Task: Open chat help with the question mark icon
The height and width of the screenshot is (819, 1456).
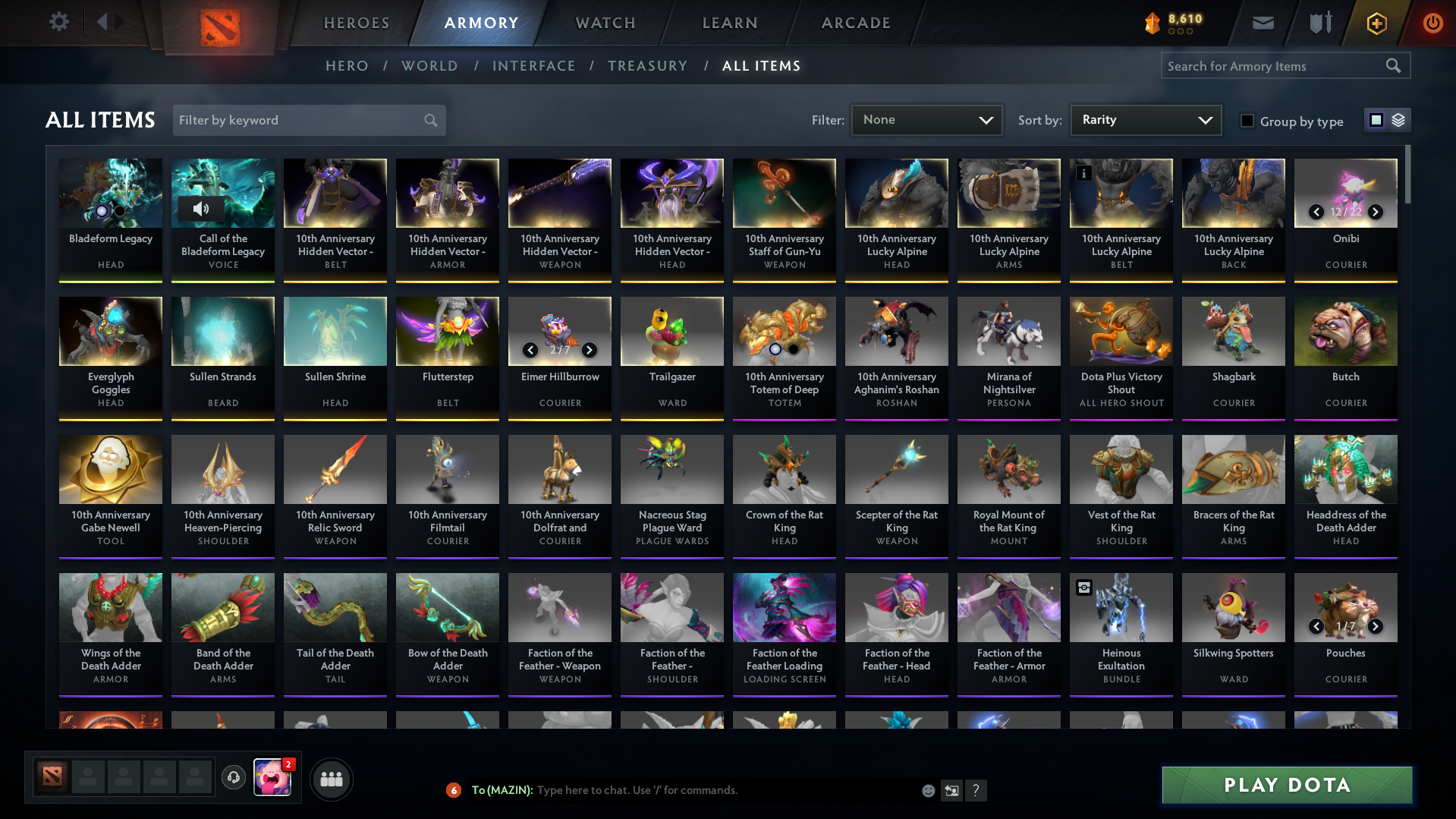Action: pos(976,790)
